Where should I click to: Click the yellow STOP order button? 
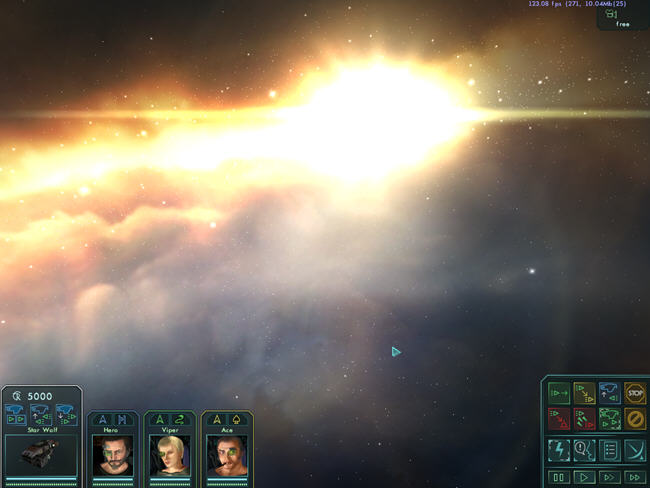point(635,394)
